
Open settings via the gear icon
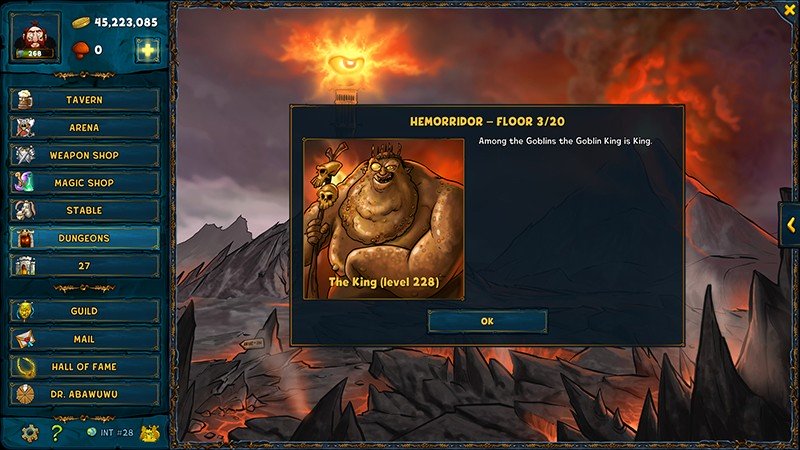pos(30,433)
